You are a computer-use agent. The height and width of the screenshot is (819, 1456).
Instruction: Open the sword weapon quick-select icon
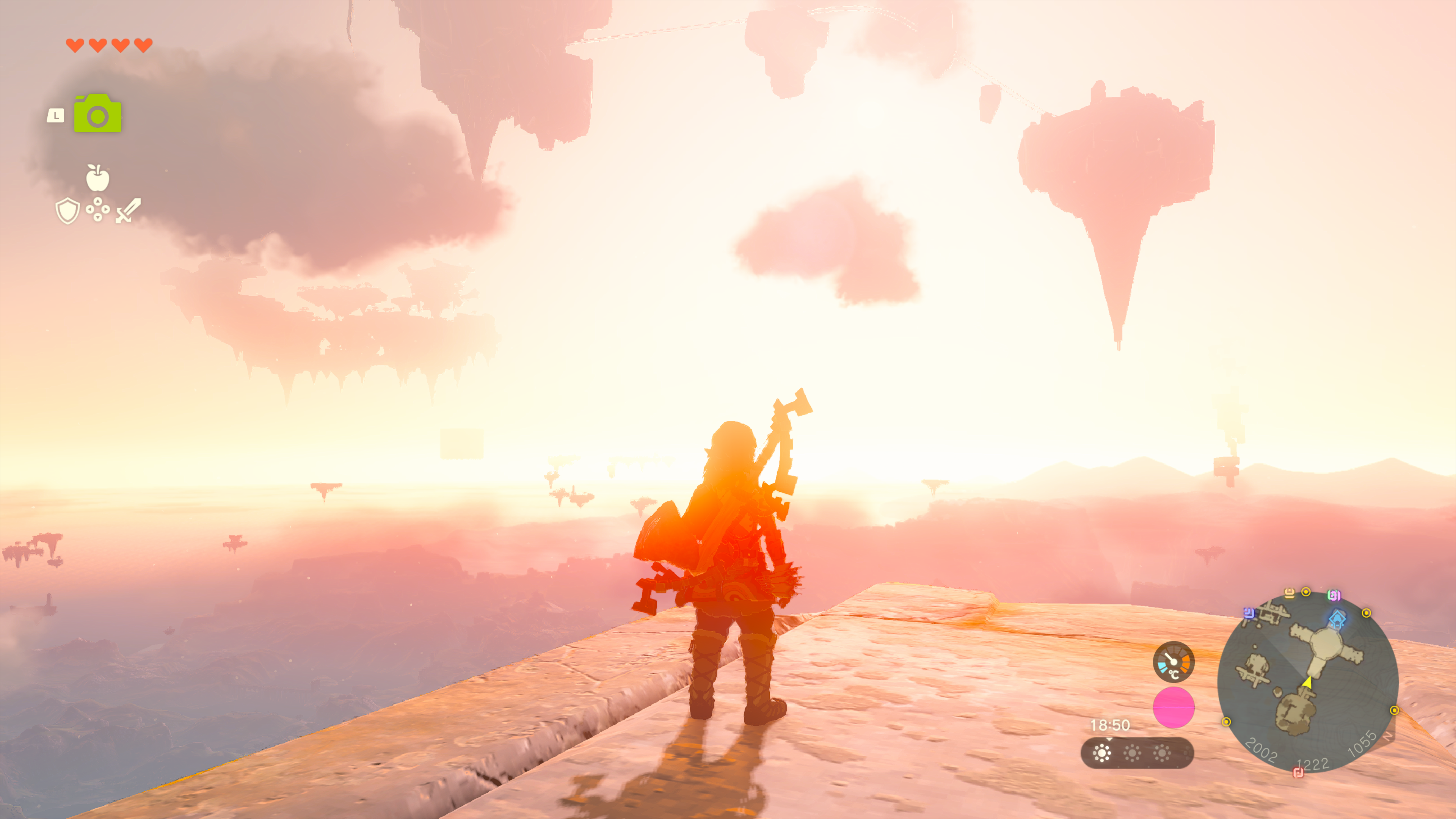128,210
